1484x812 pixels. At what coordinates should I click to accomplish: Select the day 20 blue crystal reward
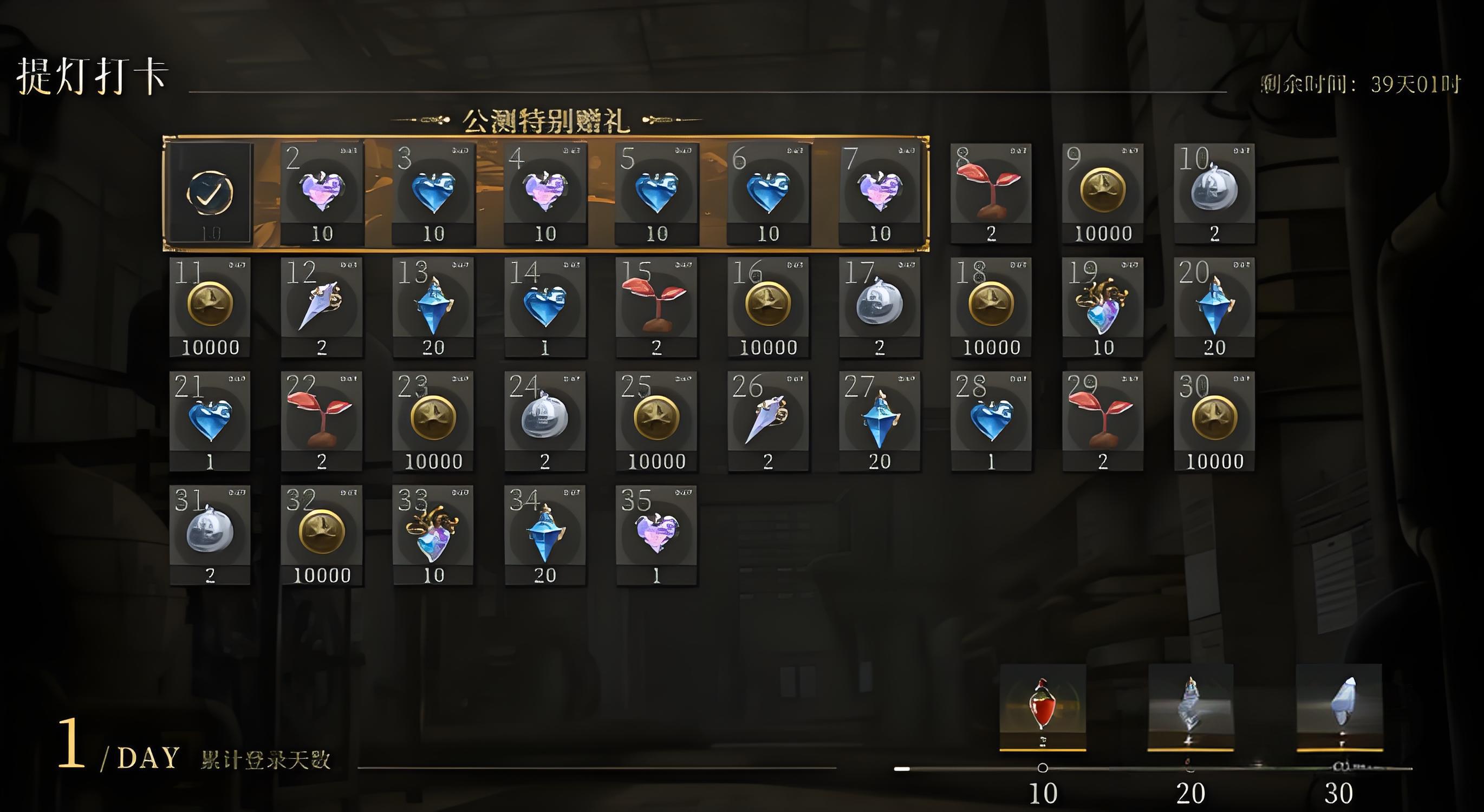tap(1214, 307)
